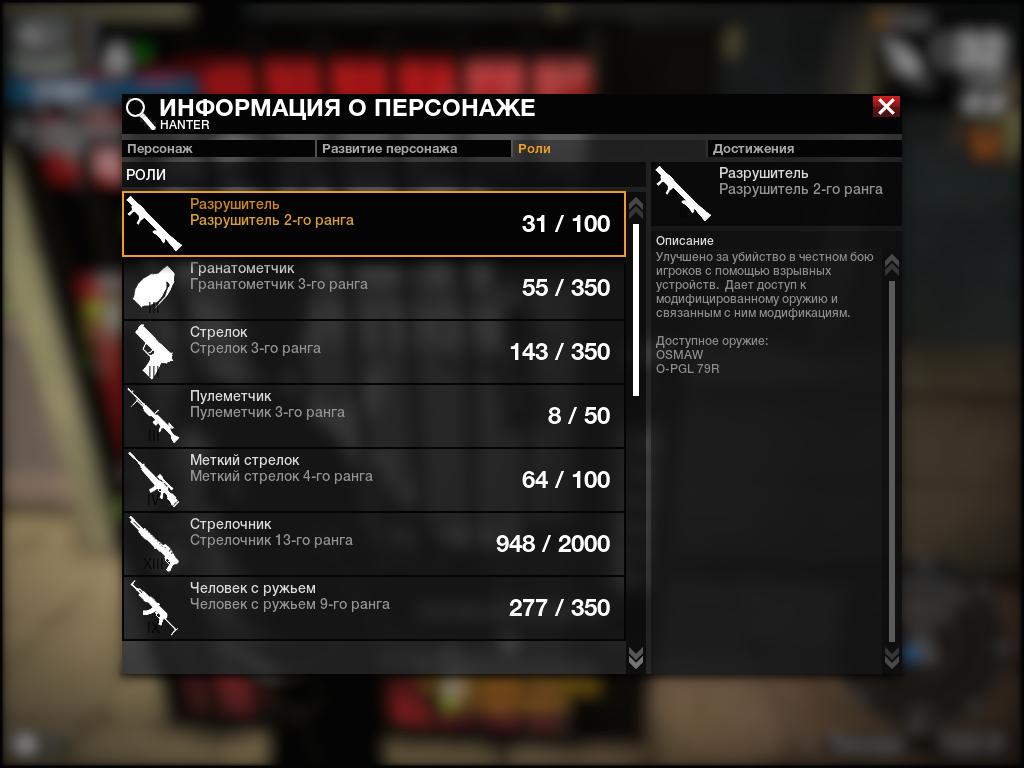
Task: Select the Роли tab
Action: tap(609, 149)
